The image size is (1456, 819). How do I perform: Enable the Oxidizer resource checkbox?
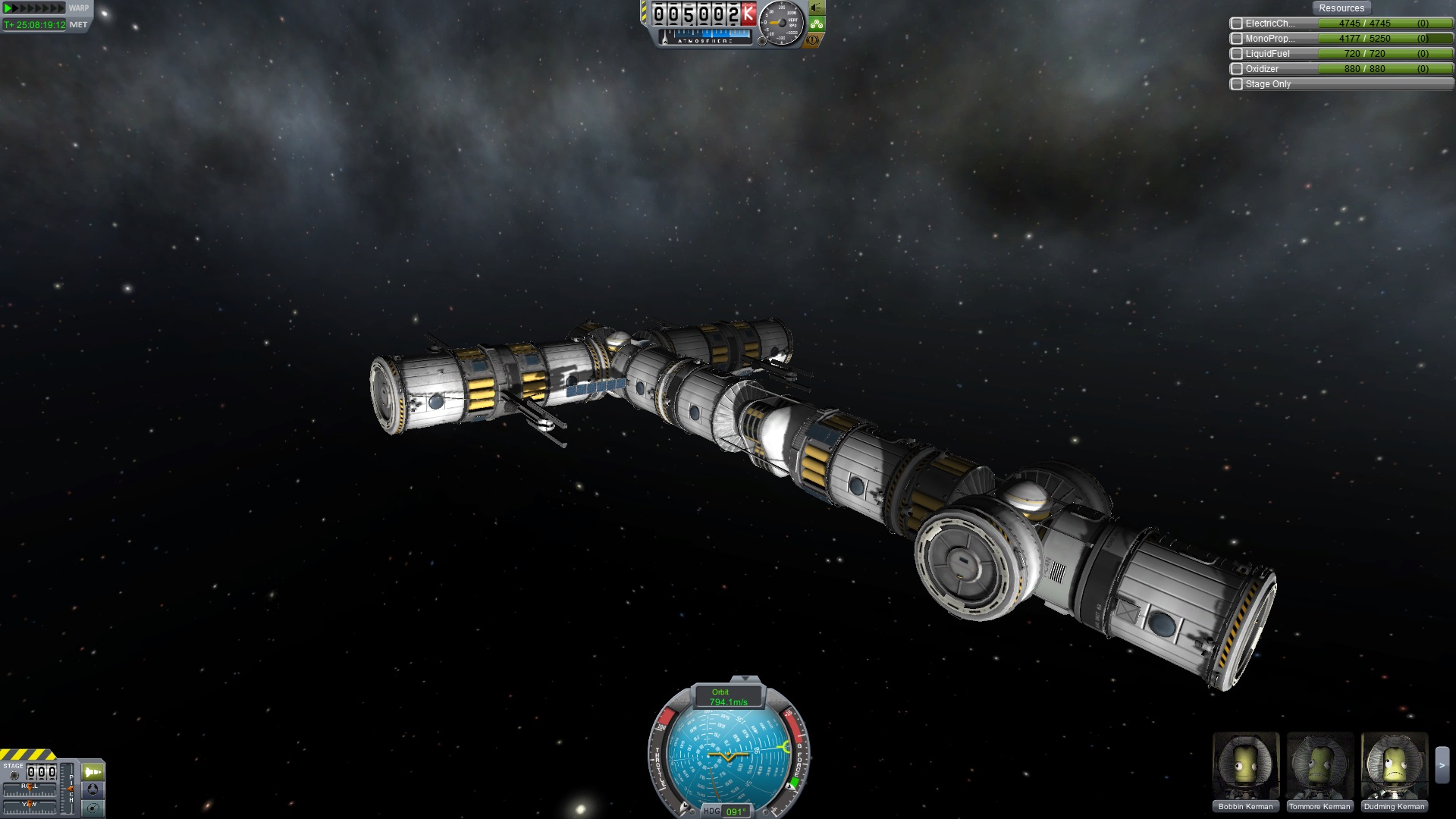pos(1237,69)
